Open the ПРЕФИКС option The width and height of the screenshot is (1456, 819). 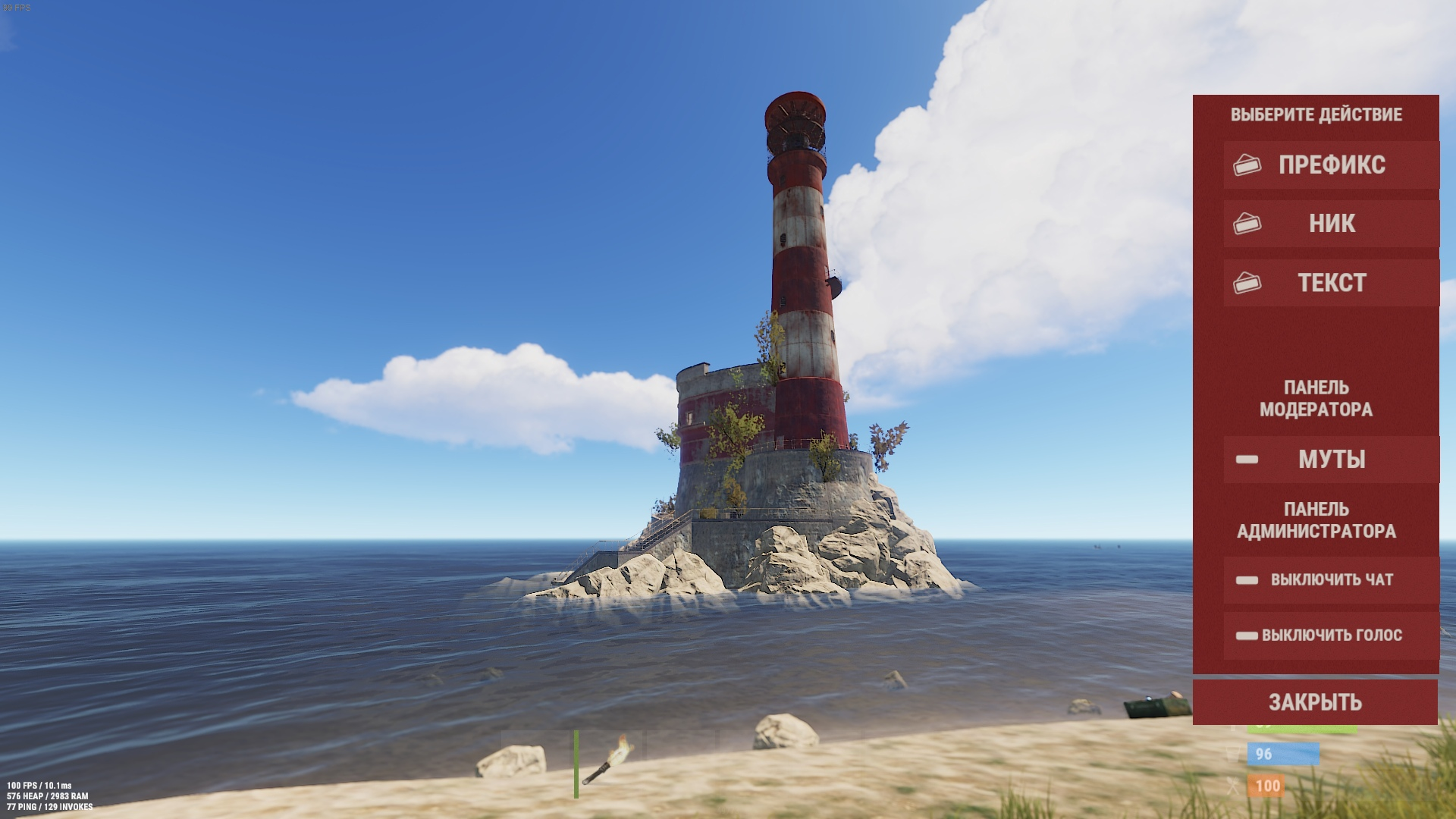pyautogui.click(x=1331, y=165)
